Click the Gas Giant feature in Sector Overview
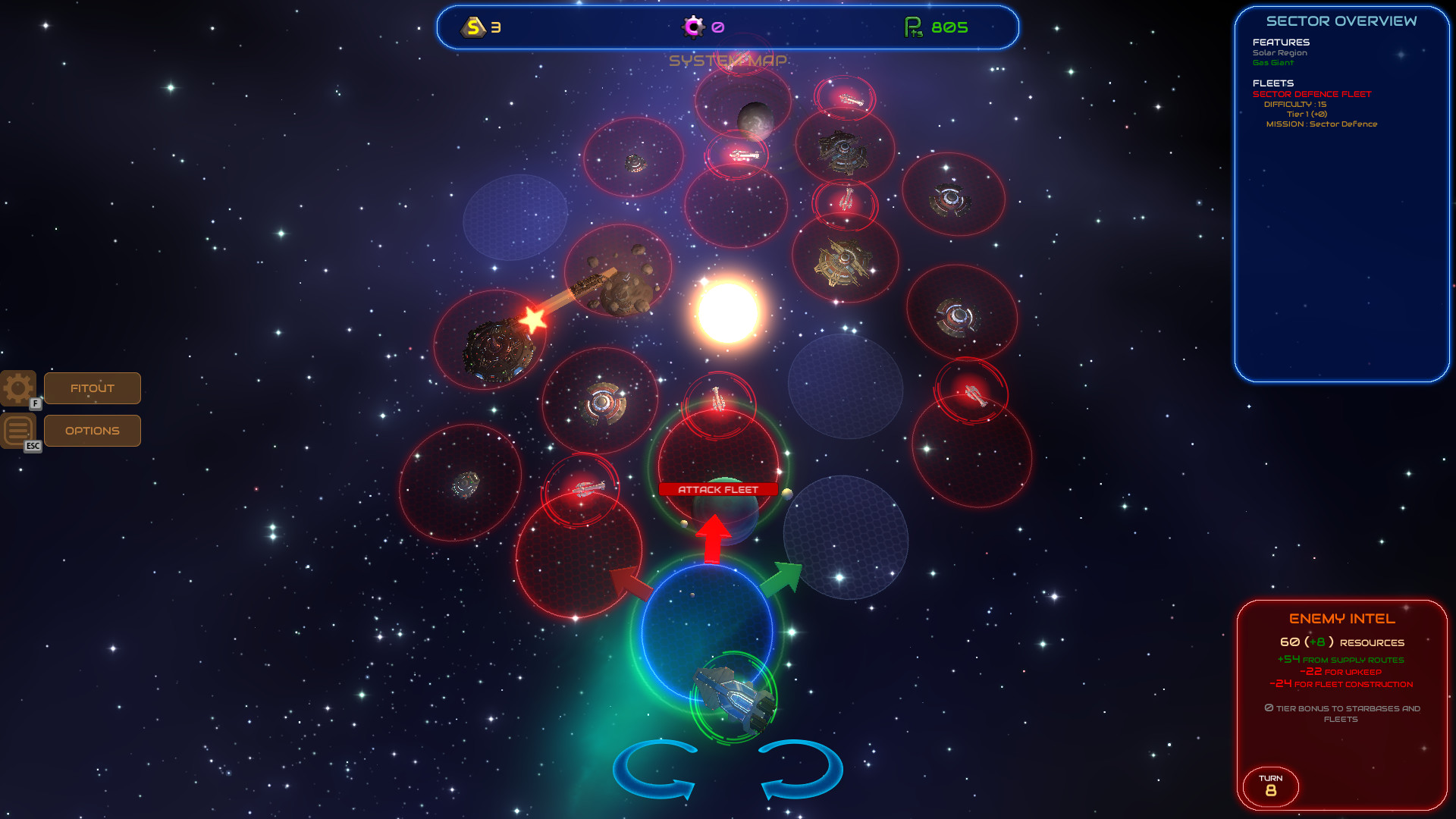The image size is (1456, 819). pos(1272,63)
